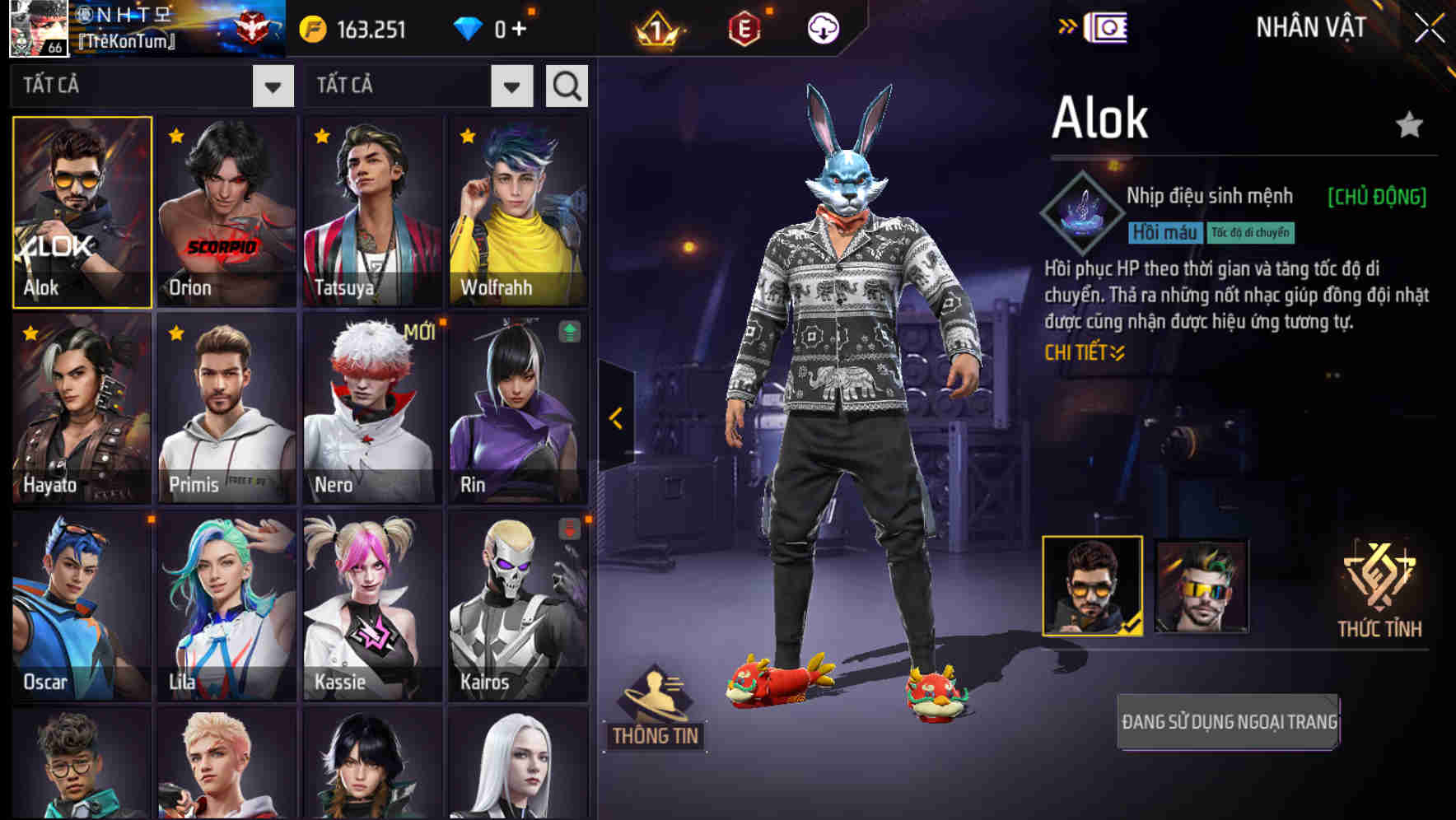Viewport: 1456px width, 820px height.
Task: Toggle the star on Orion's portrait
Action: [x=175, y=133]
